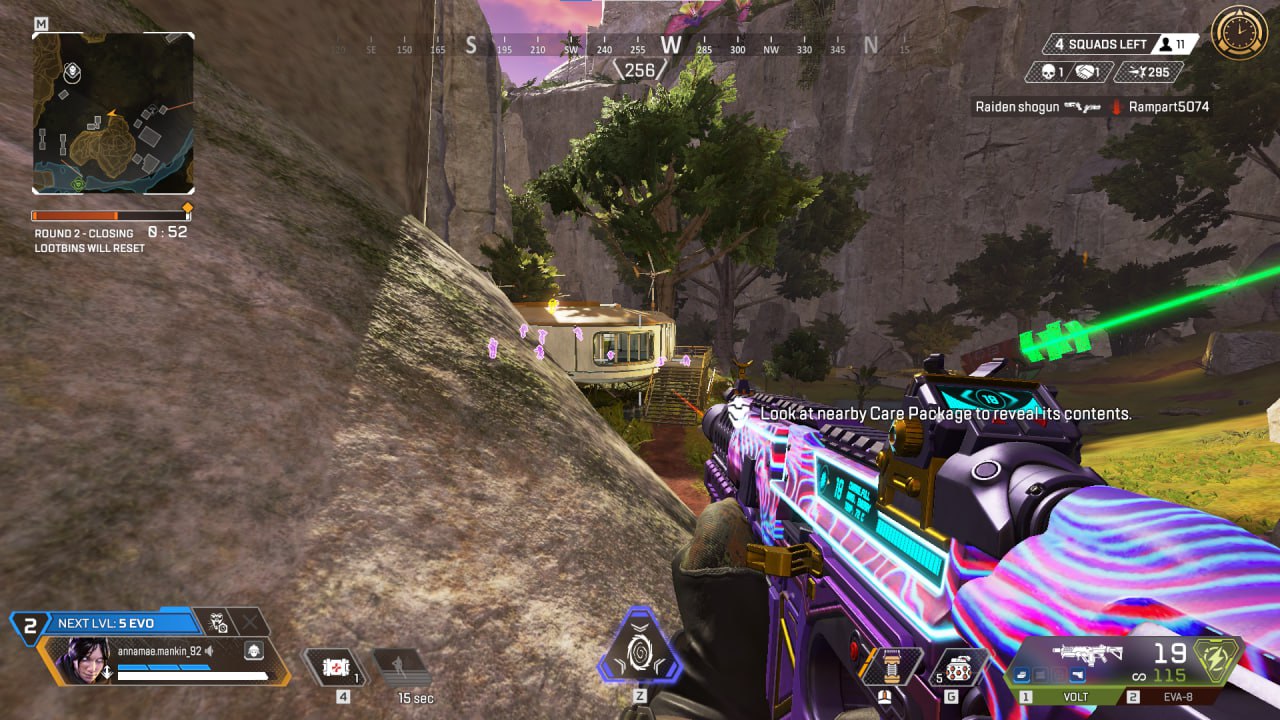
Task: Click the perk icon beside Evo banner
Action: pos(215,622)
